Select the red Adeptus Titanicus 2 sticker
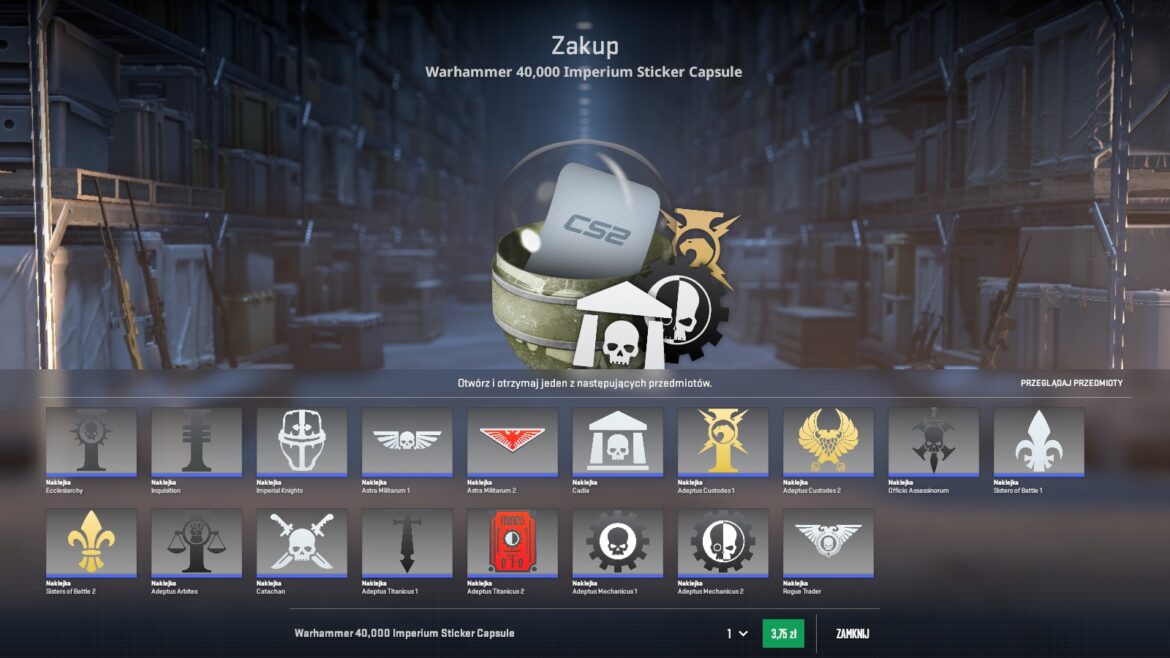Image resolution: width=1170 pixels, height=658 pixels. click(512, 542)
